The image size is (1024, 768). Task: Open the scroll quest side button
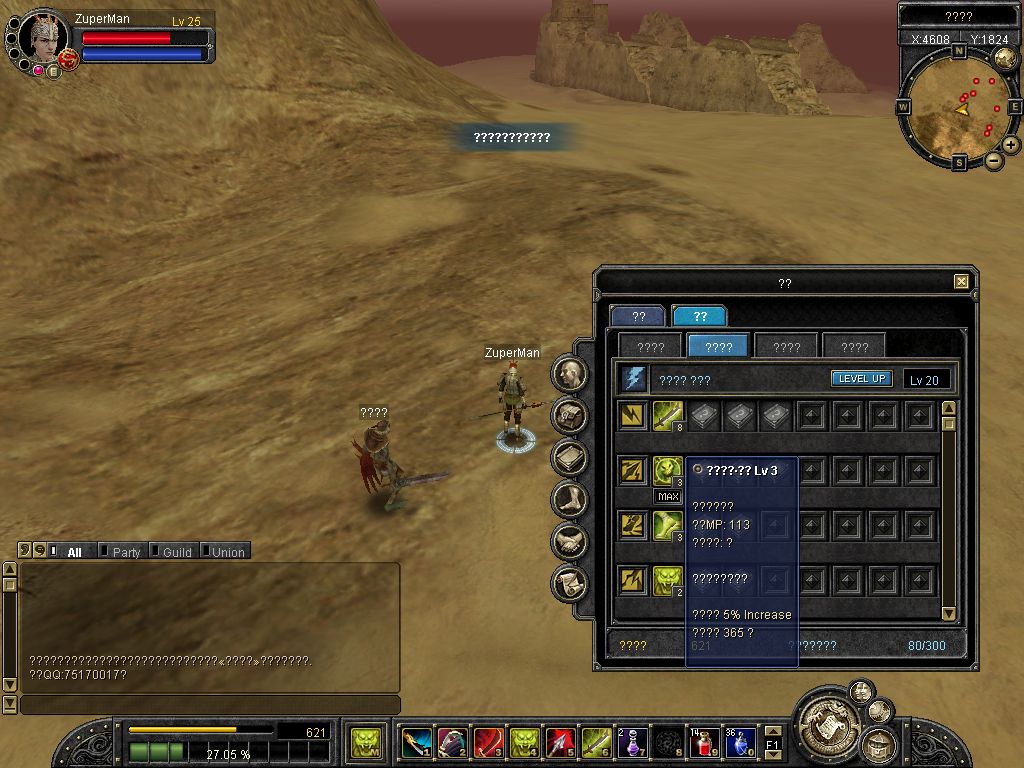(x=570, y=582)
